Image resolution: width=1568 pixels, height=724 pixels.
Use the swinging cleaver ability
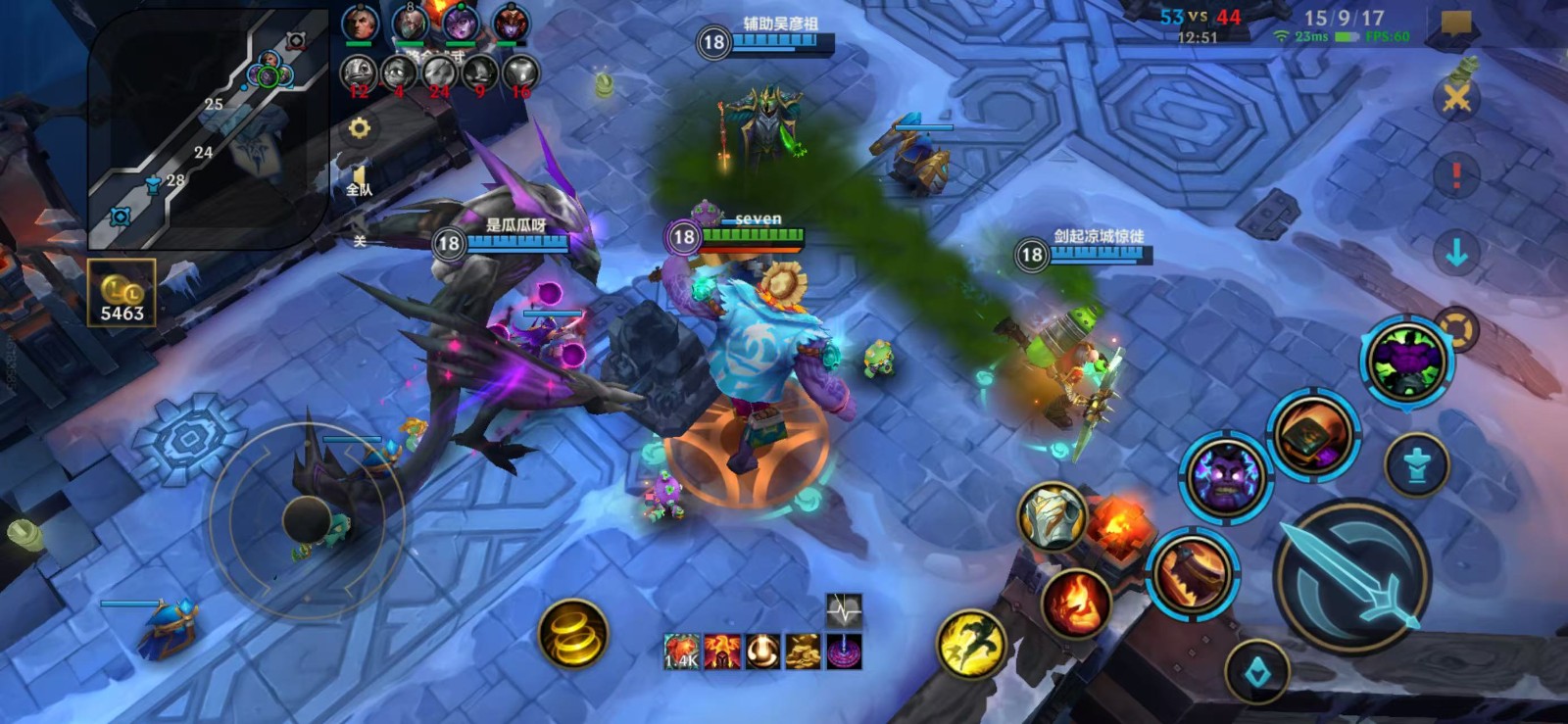pos(1192,573)
